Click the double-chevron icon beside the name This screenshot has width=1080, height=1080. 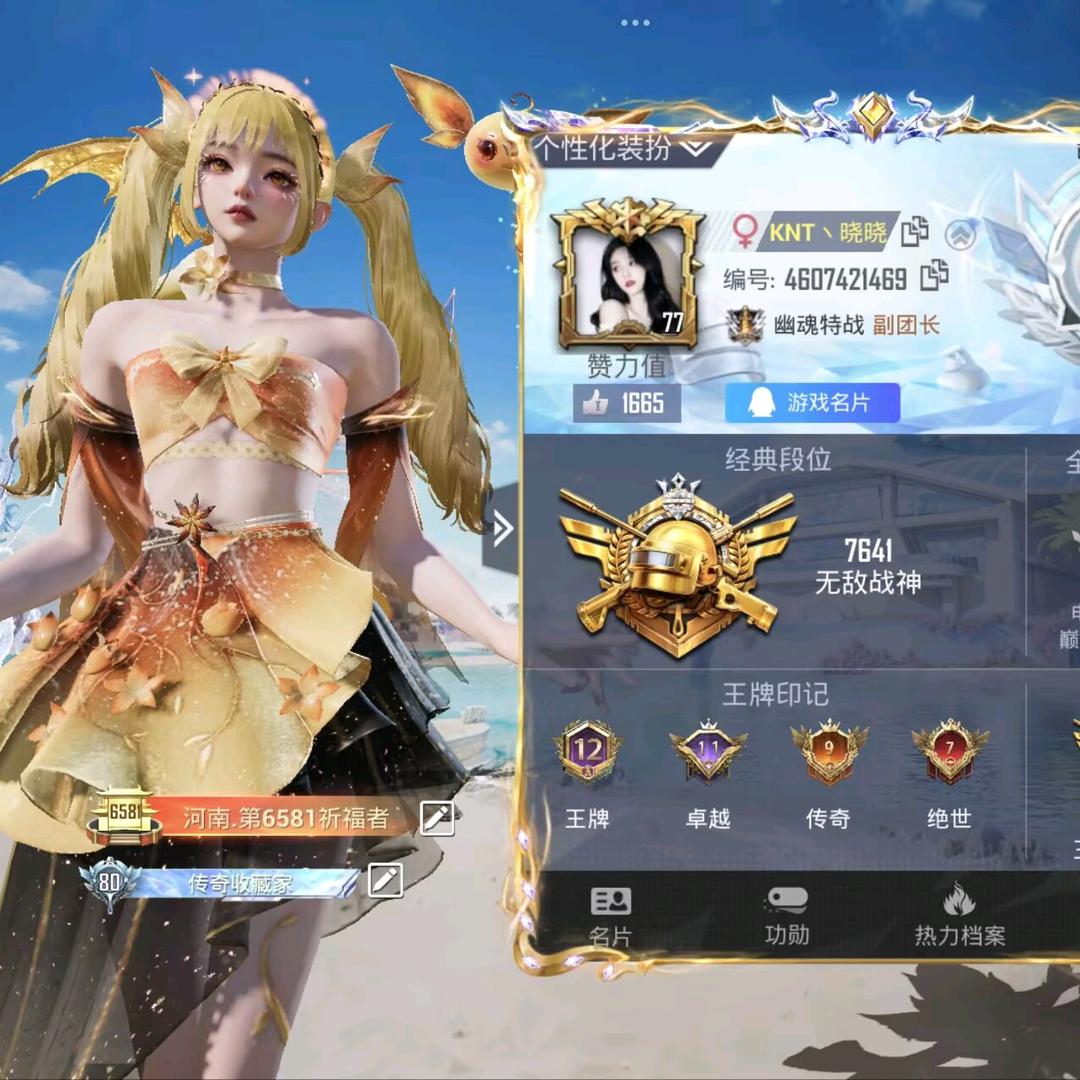coord(960,235)
